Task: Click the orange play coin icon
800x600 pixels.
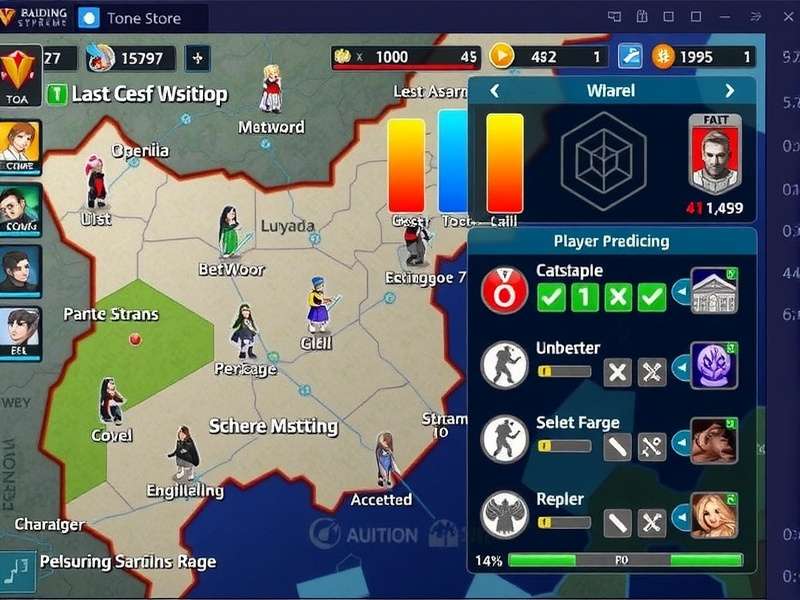Action: pos(502,57)
